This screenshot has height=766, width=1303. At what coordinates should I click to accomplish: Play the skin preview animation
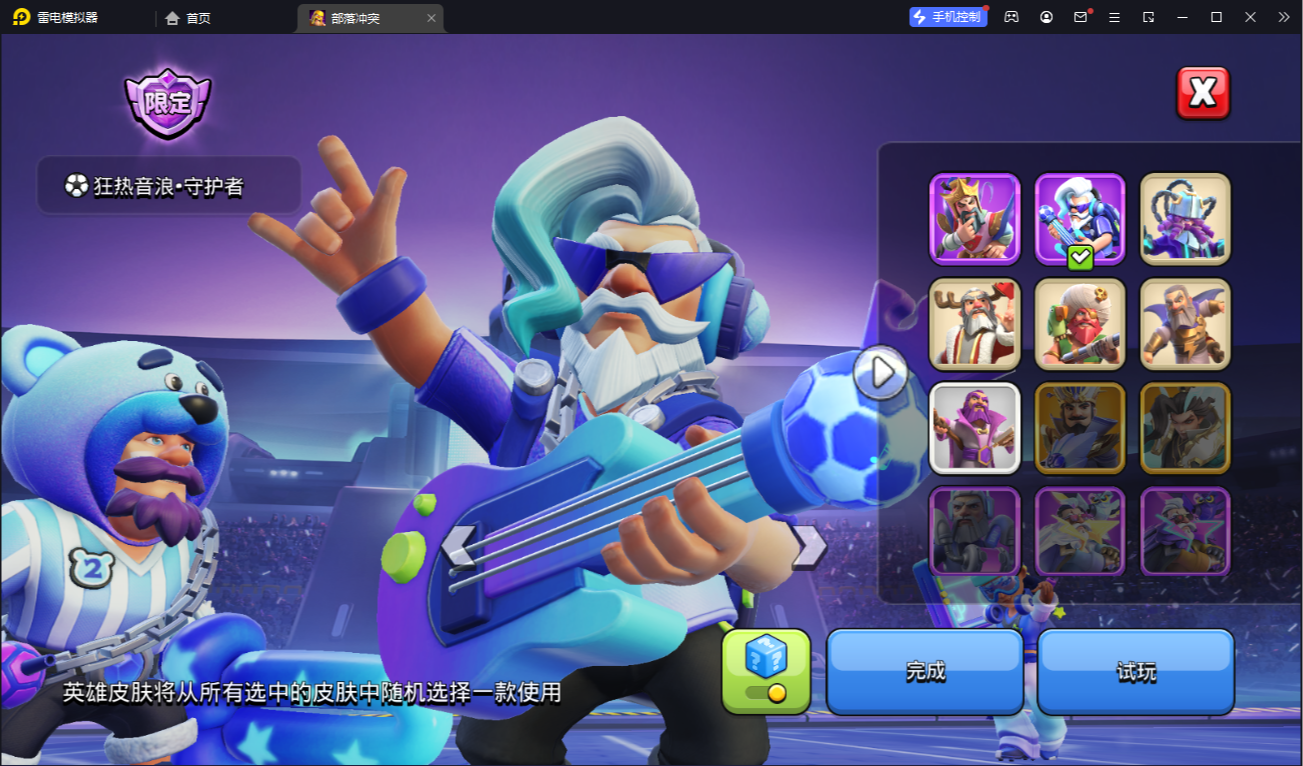[x=881, y=372]
